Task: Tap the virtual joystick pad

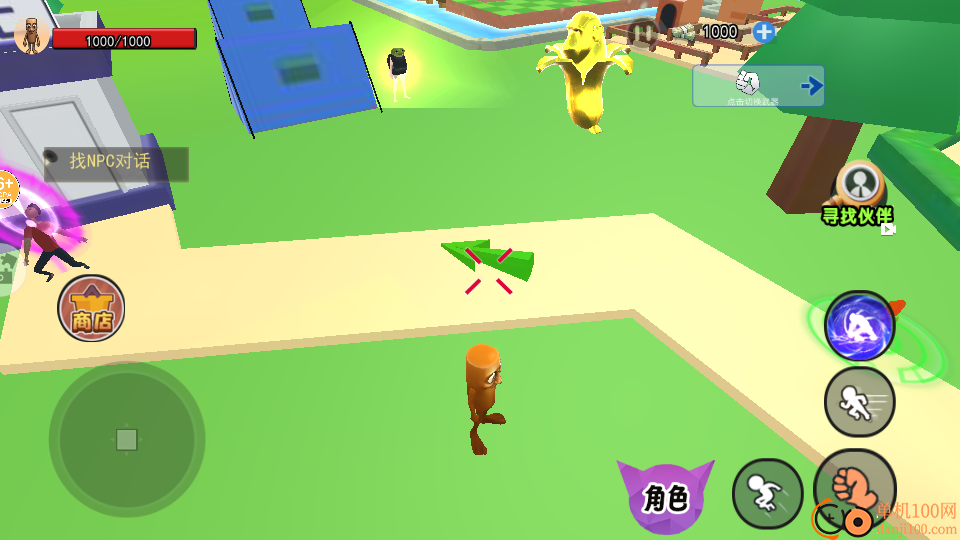Action: 127,440
